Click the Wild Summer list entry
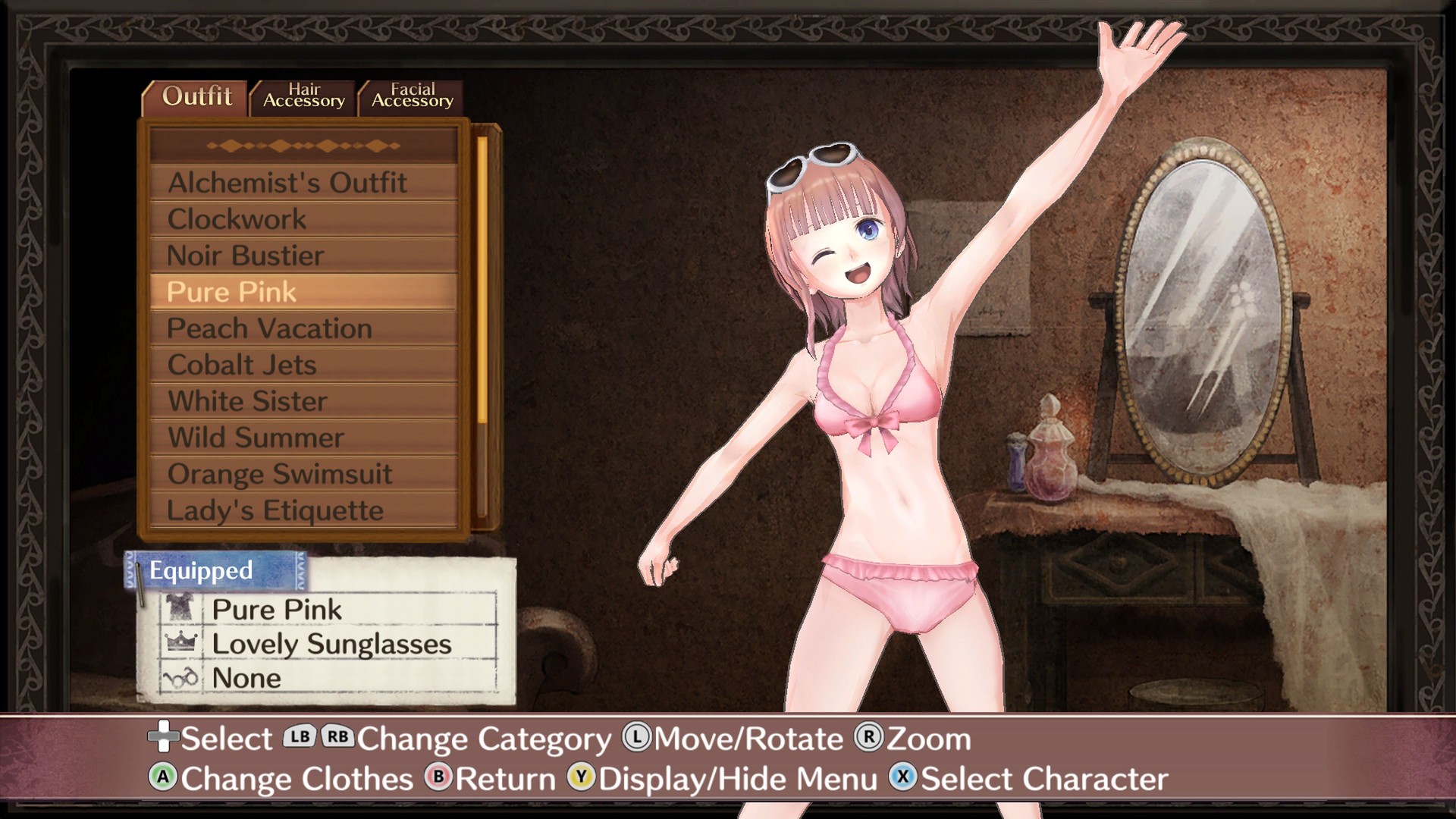Image resolution: width=1456 pixels, height=819 pixels. pos(256,438)
